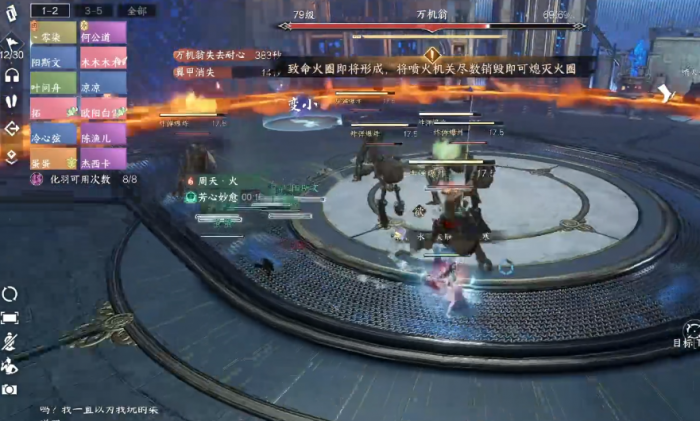Select party member 阳斯文
Image resolution: width=700 pixels, height=421 pixels.
point(53,60)
